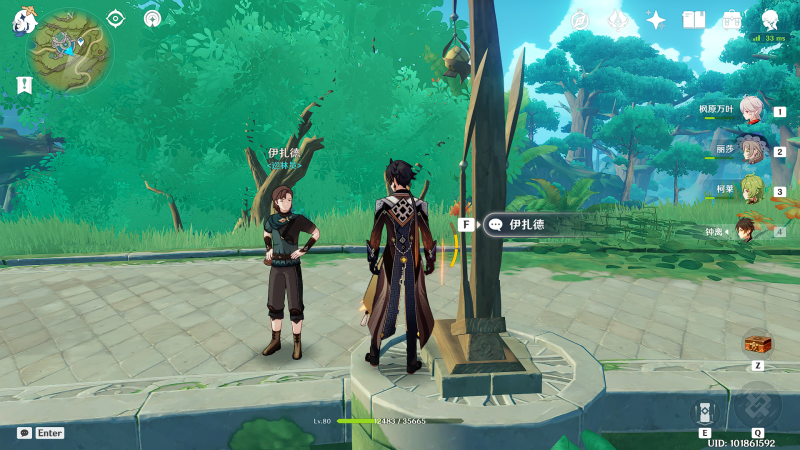
Task: Activate the elemental burst icon
Action: pyautogui.click(x=757, y=405)
